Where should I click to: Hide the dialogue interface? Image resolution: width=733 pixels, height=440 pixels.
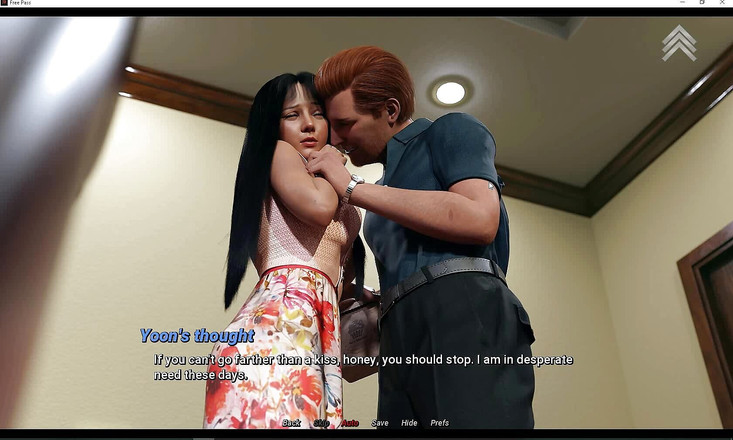point(409,423)
